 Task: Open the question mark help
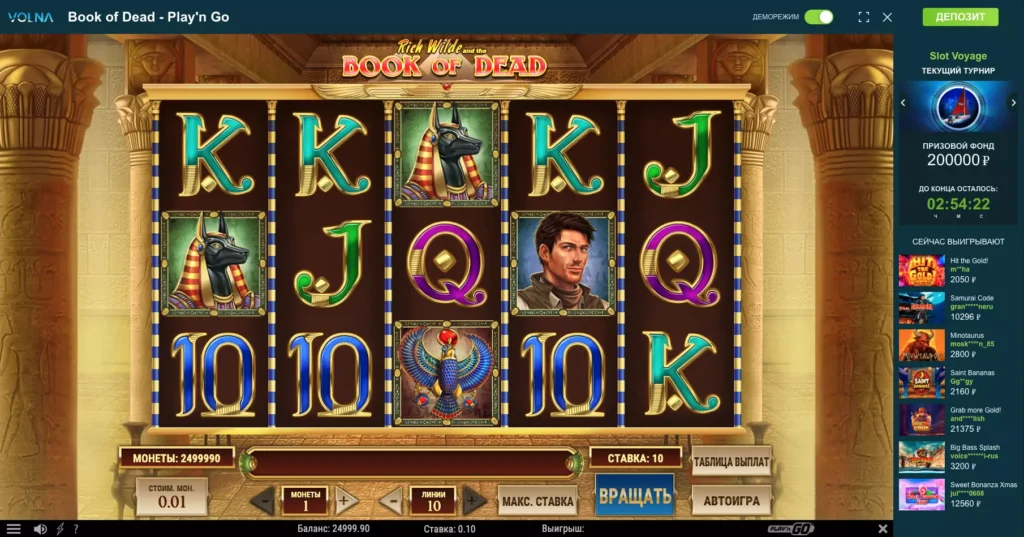[x=76, y=529]
